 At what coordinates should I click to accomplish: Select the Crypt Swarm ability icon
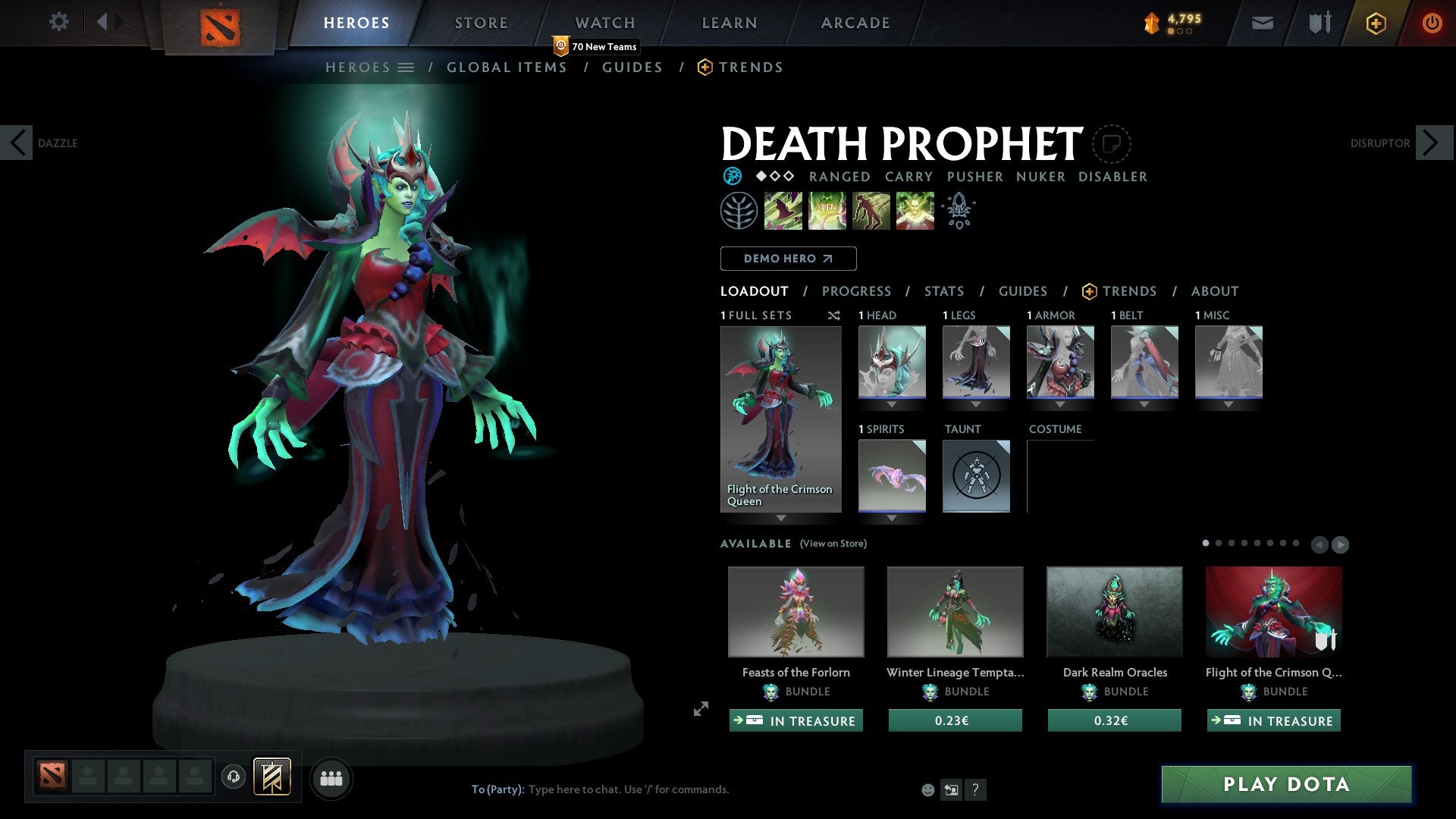[x=783, y=210]
